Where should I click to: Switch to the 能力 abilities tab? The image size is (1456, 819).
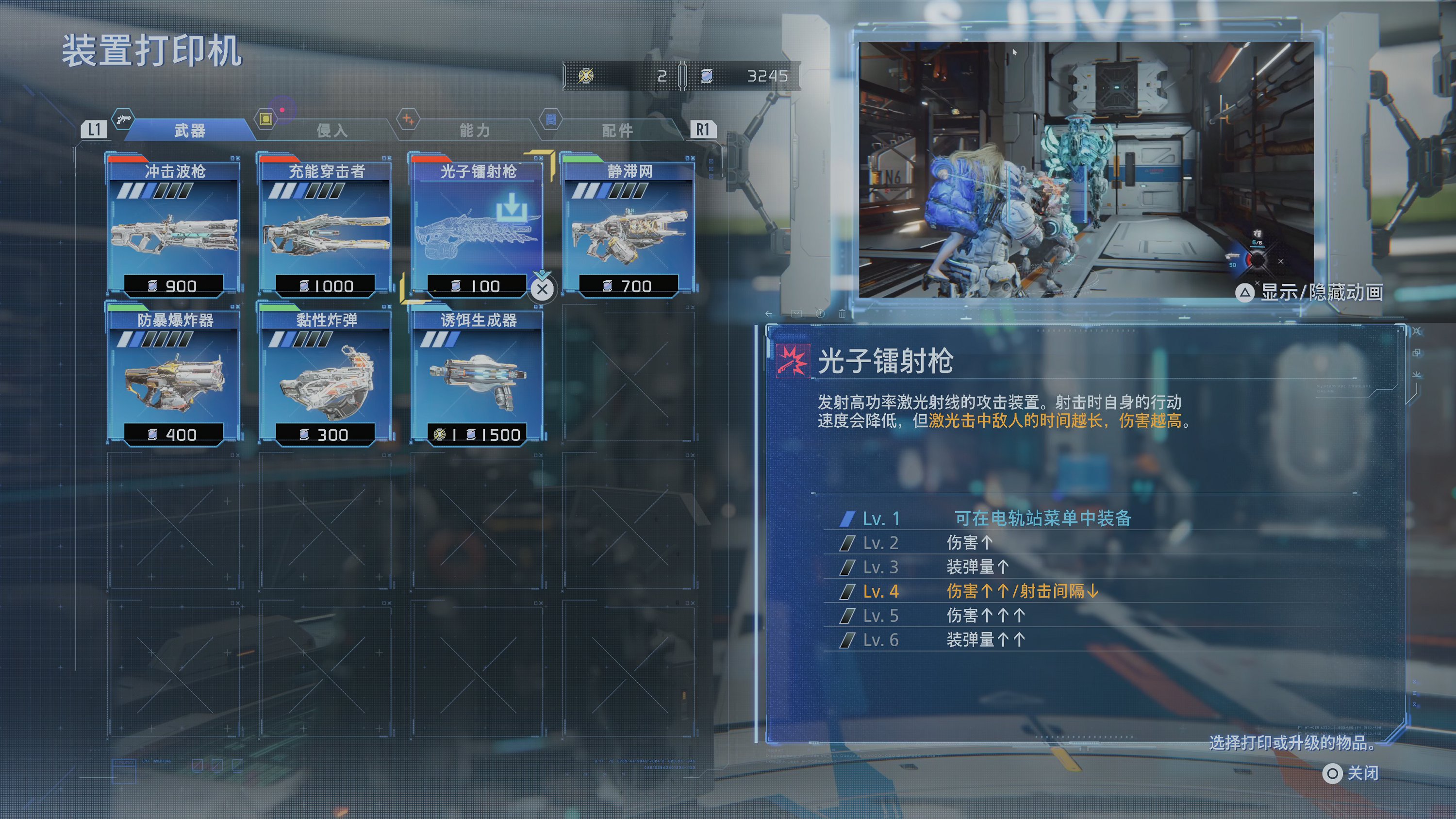474,131
